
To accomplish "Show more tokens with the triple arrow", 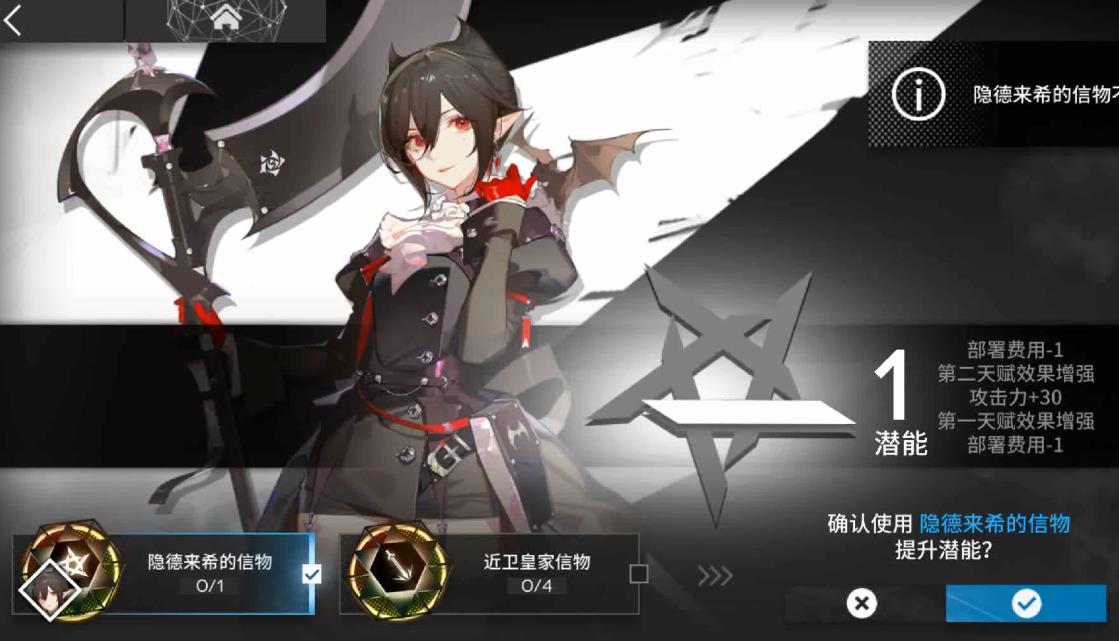I will (x=715, y=575).
